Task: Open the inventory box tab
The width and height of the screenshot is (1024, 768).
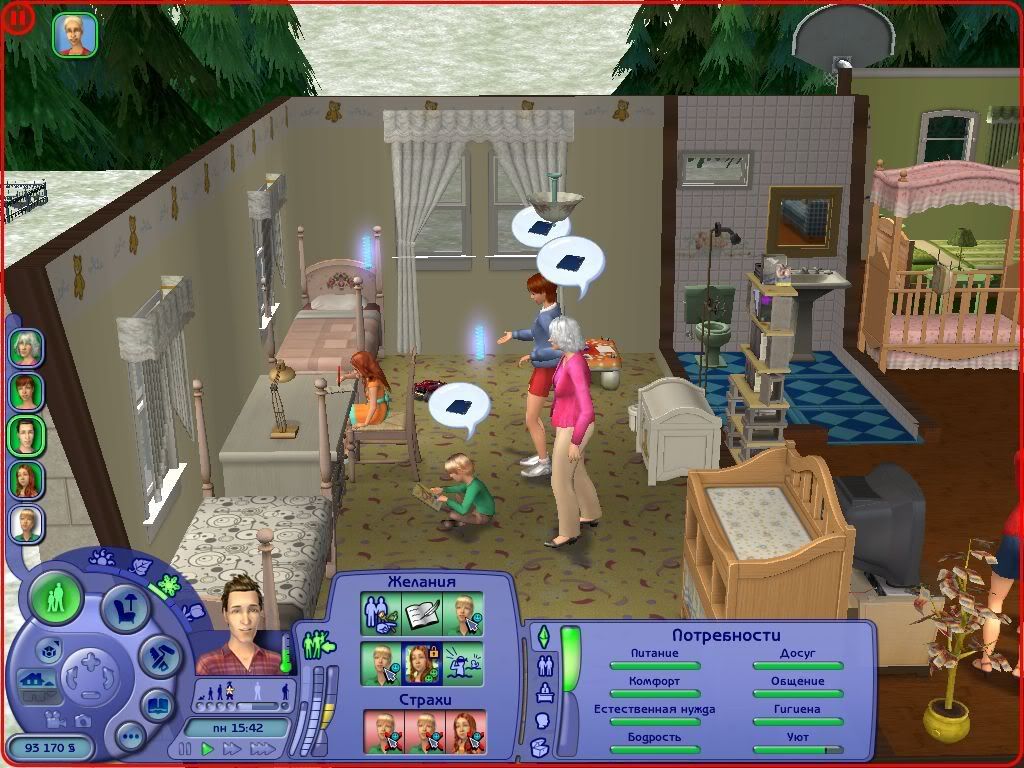Action: click(541, 746)
